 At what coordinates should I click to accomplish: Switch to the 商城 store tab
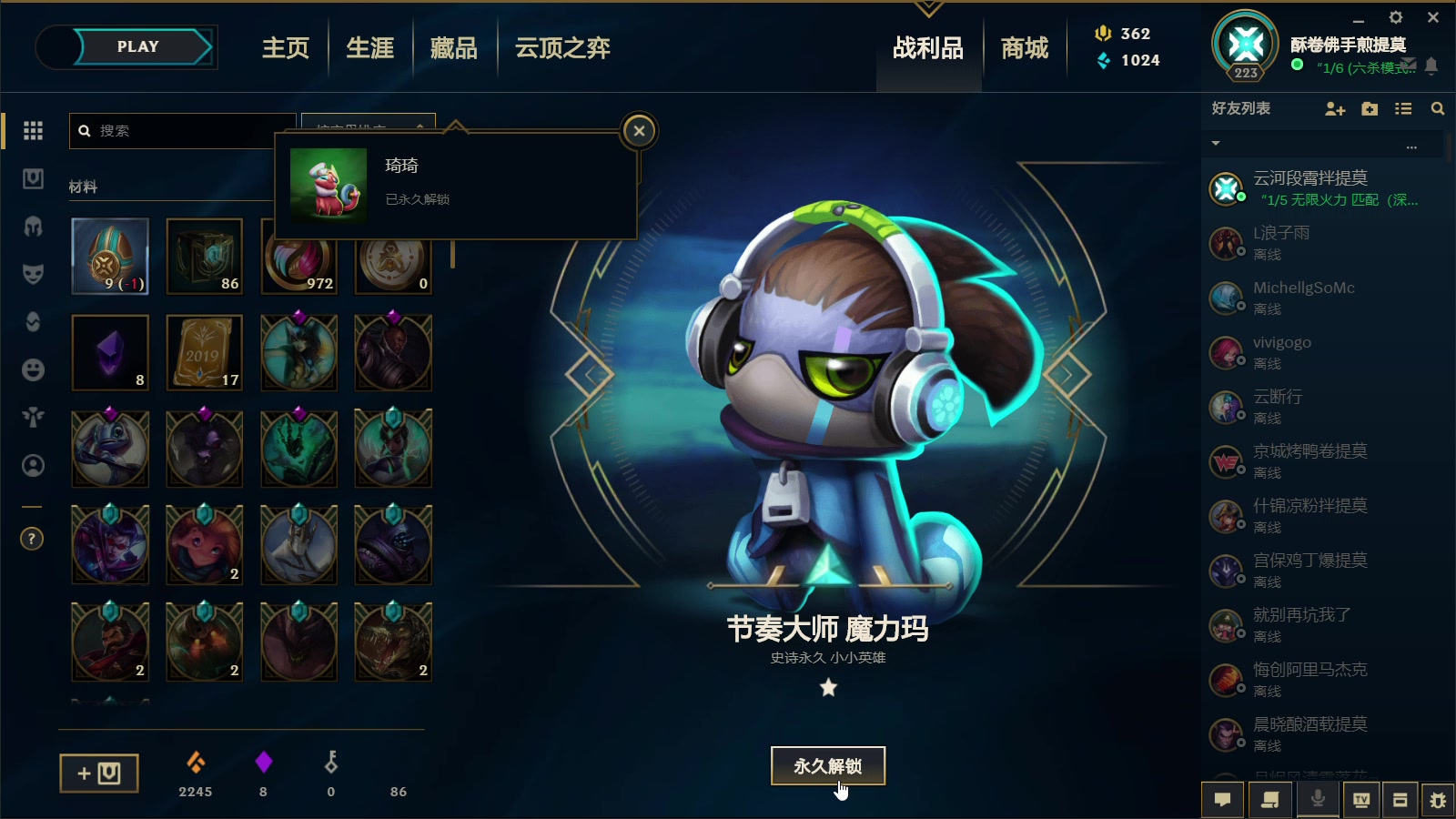(x=1024, y=47)
